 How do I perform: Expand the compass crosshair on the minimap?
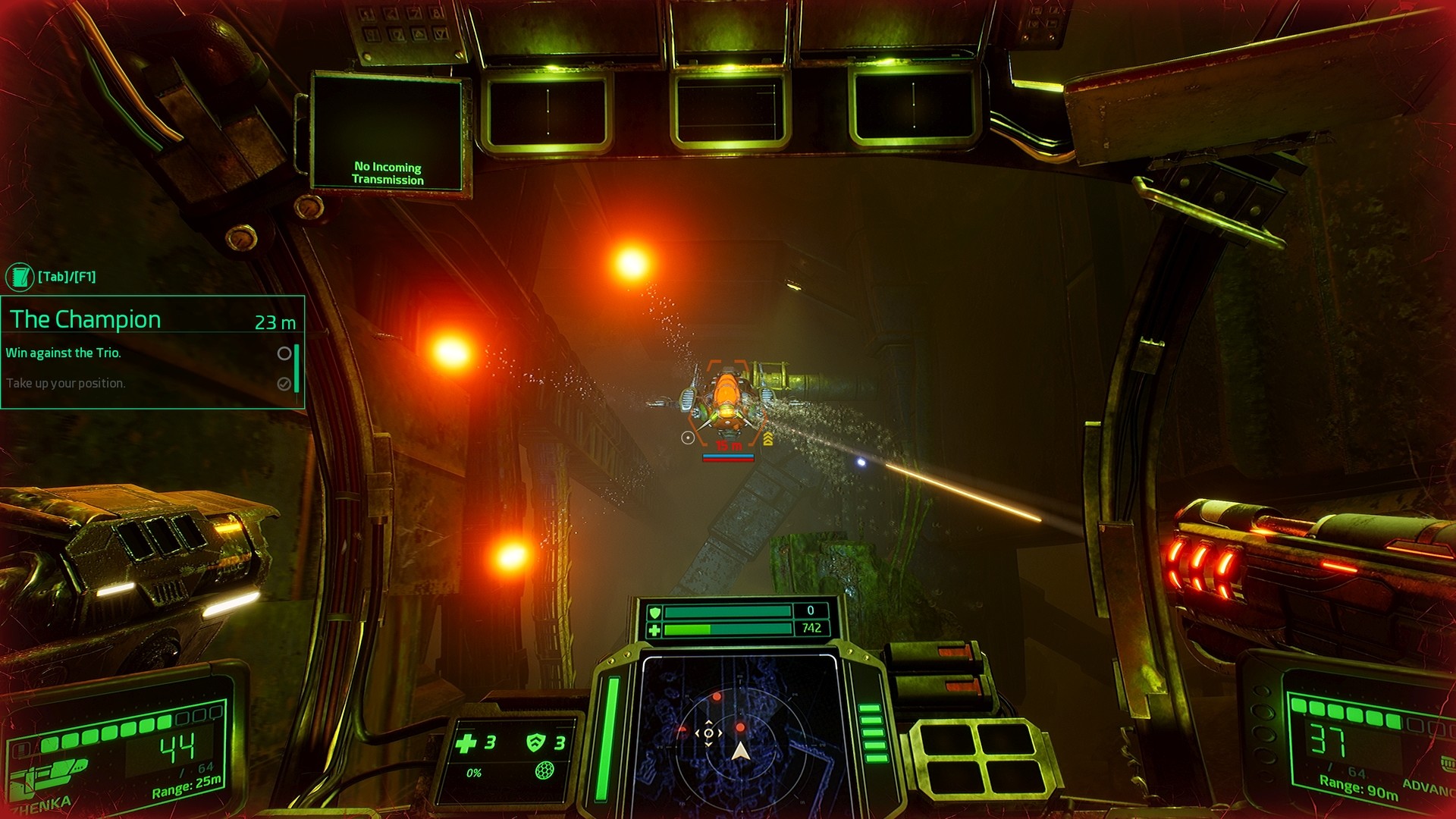click(710, 733)
